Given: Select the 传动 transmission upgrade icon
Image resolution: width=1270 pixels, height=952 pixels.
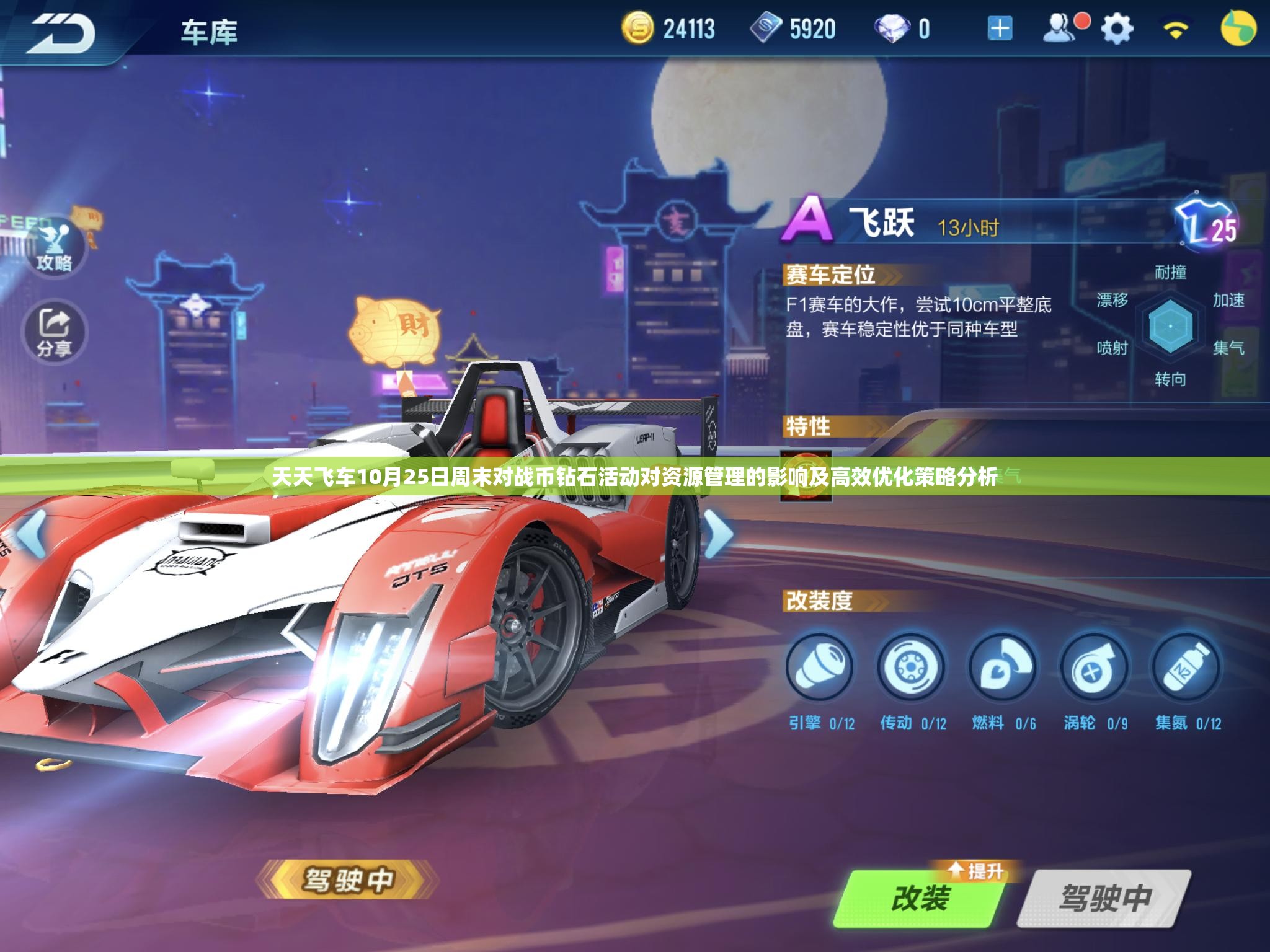Looking at the screenshot, I should pos(911,667).
